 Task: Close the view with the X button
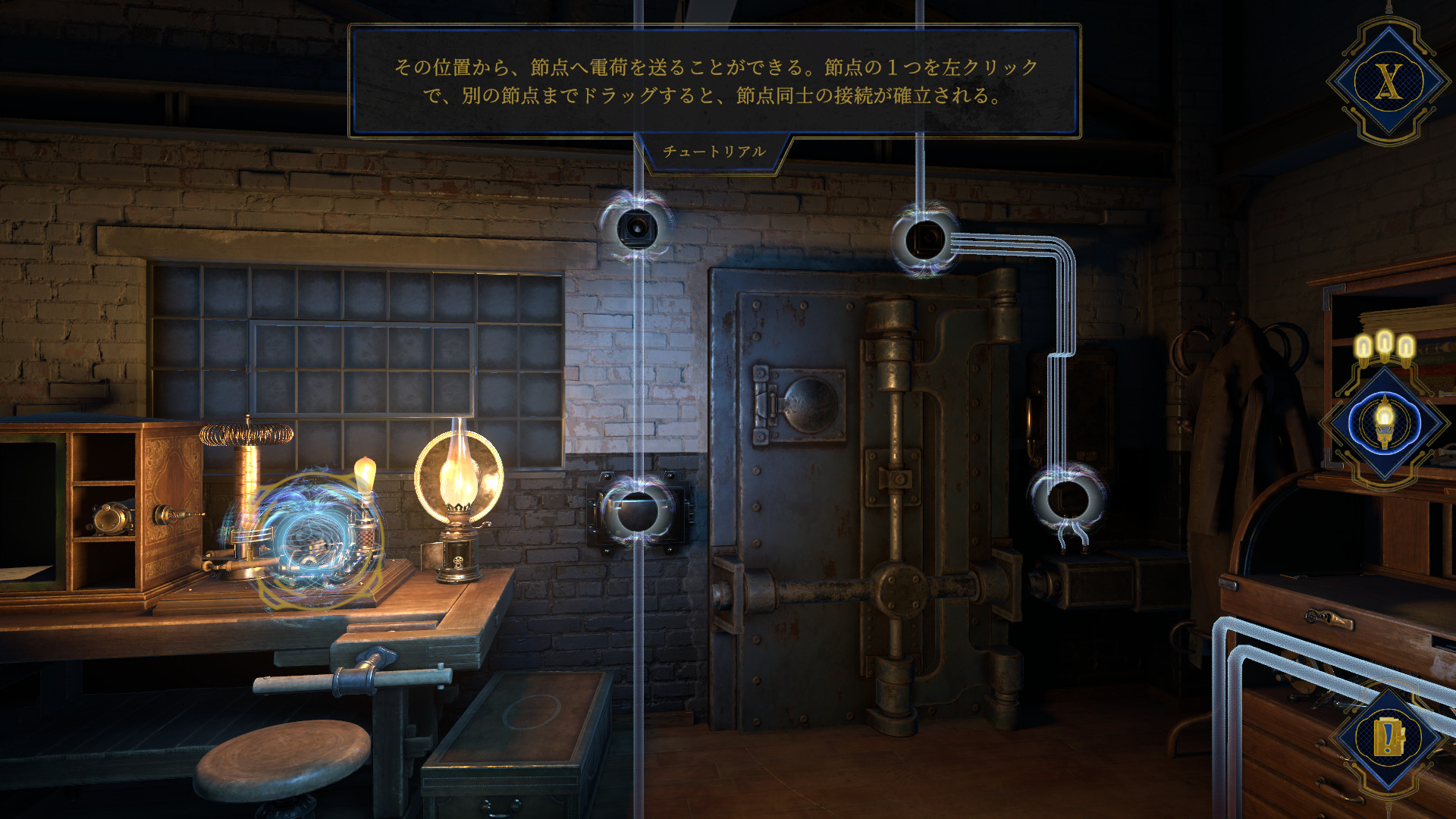(1389, 80)
